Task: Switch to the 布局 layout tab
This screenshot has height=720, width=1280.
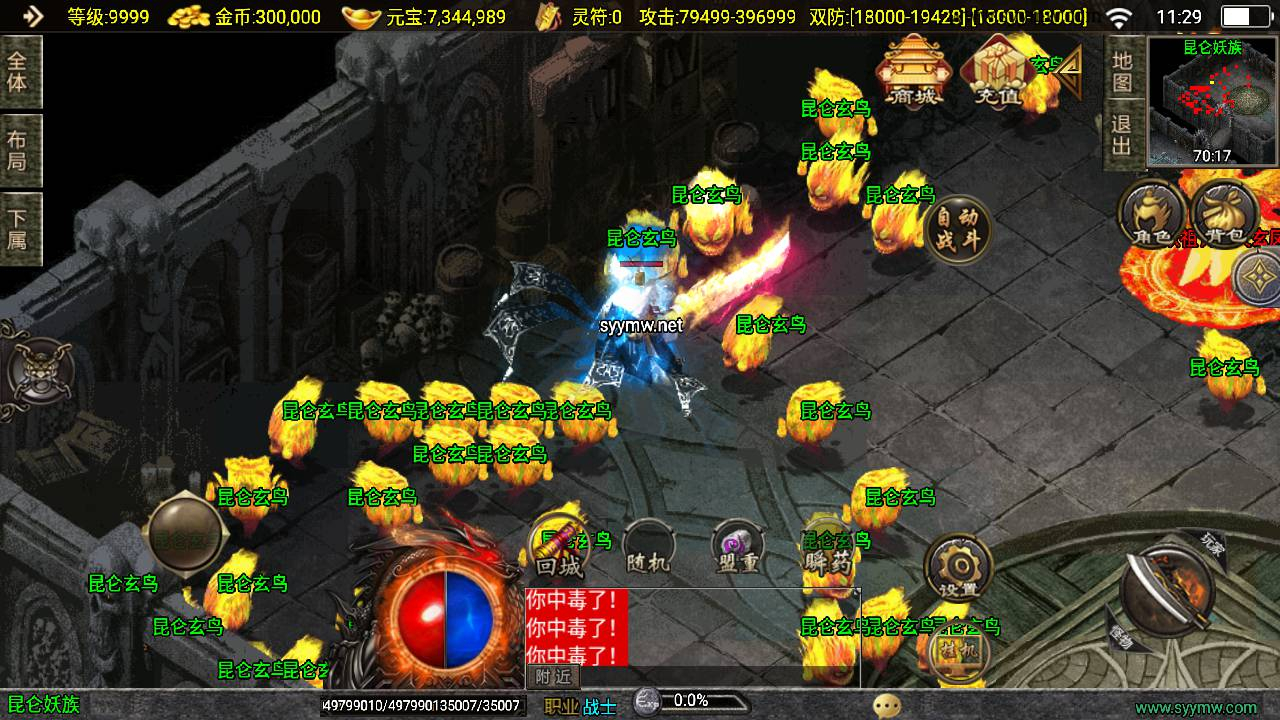Action: [x=18, y=150]
